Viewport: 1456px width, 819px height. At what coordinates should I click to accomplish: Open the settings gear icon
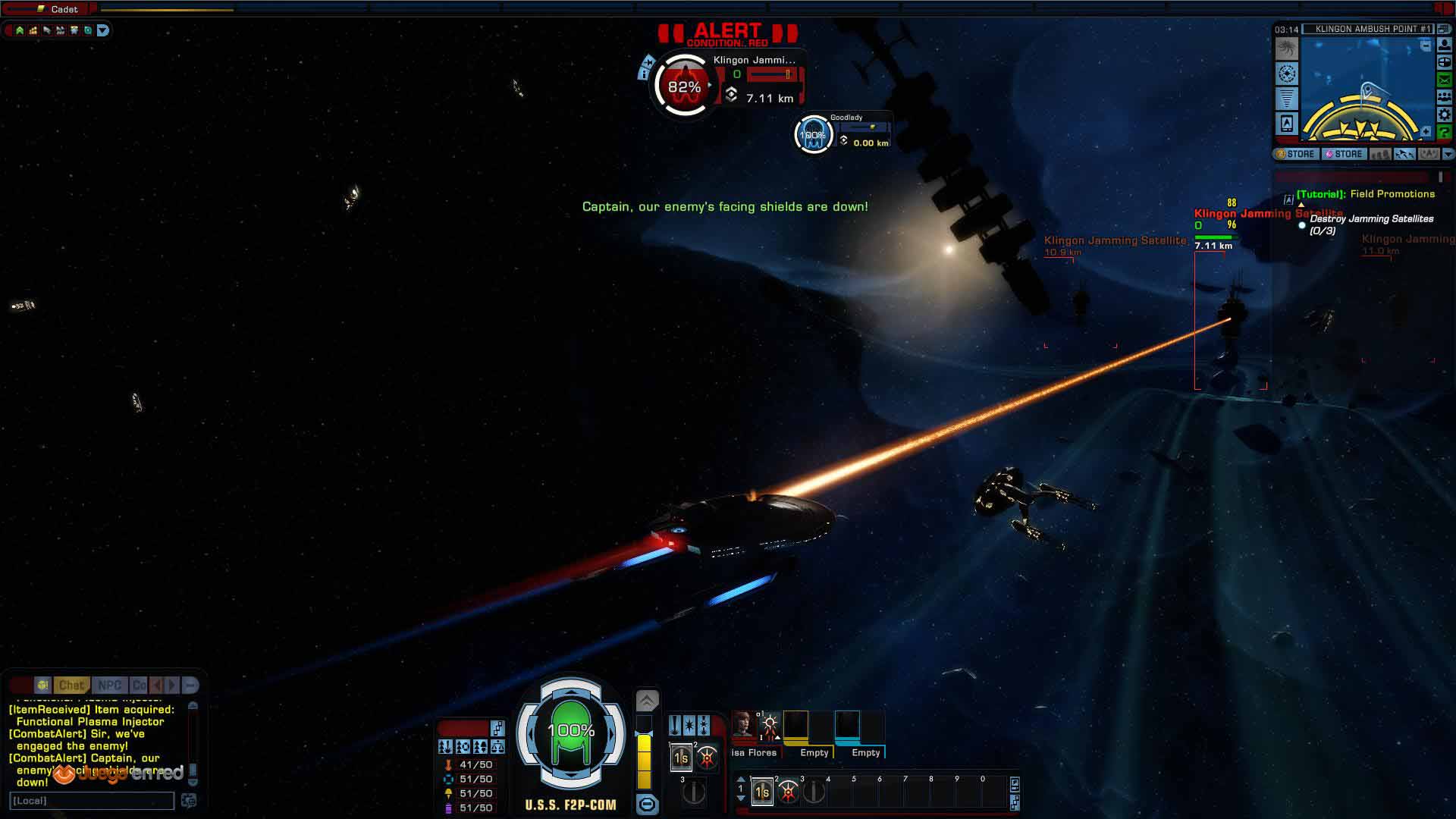pos(1445,115)
